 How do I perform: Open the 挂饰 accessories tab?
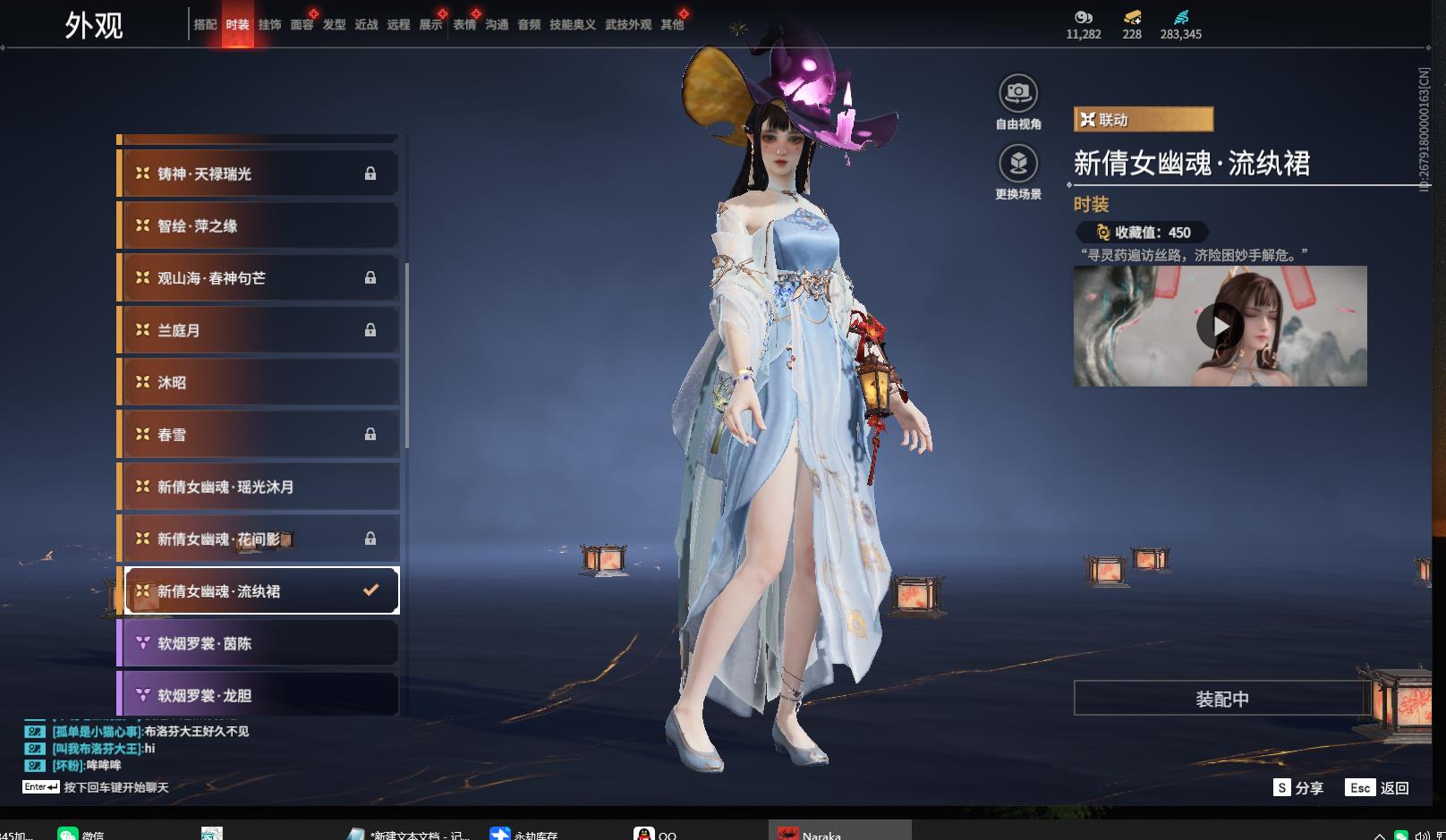269,25
